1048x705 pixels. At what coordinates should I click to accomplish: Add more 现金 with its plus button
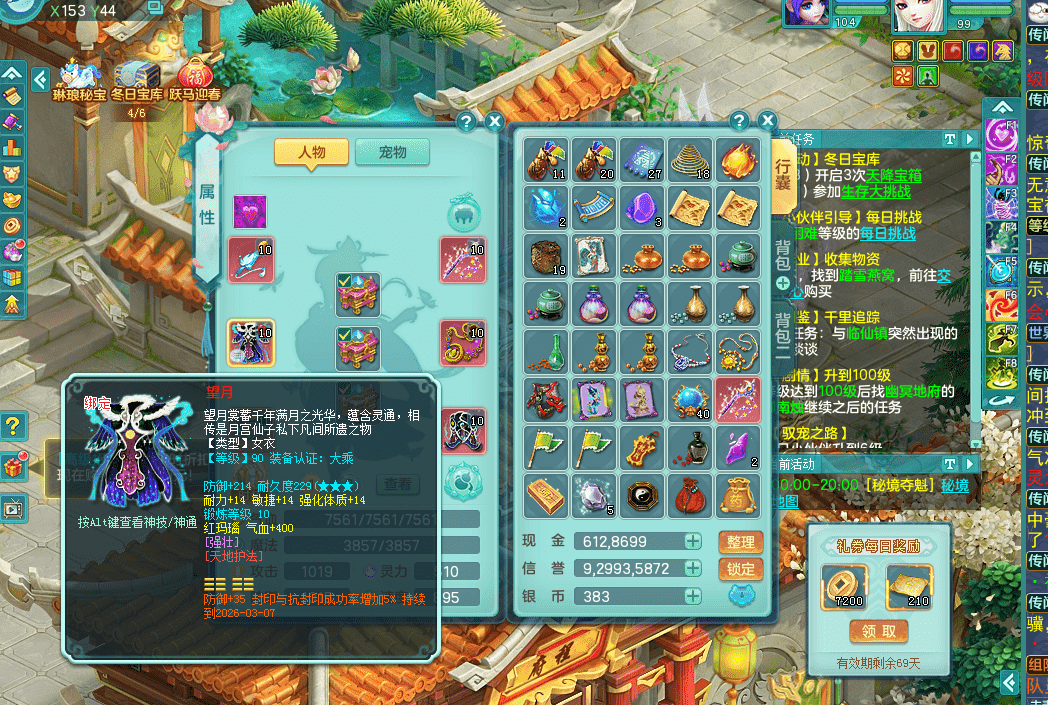coord(693,541)
